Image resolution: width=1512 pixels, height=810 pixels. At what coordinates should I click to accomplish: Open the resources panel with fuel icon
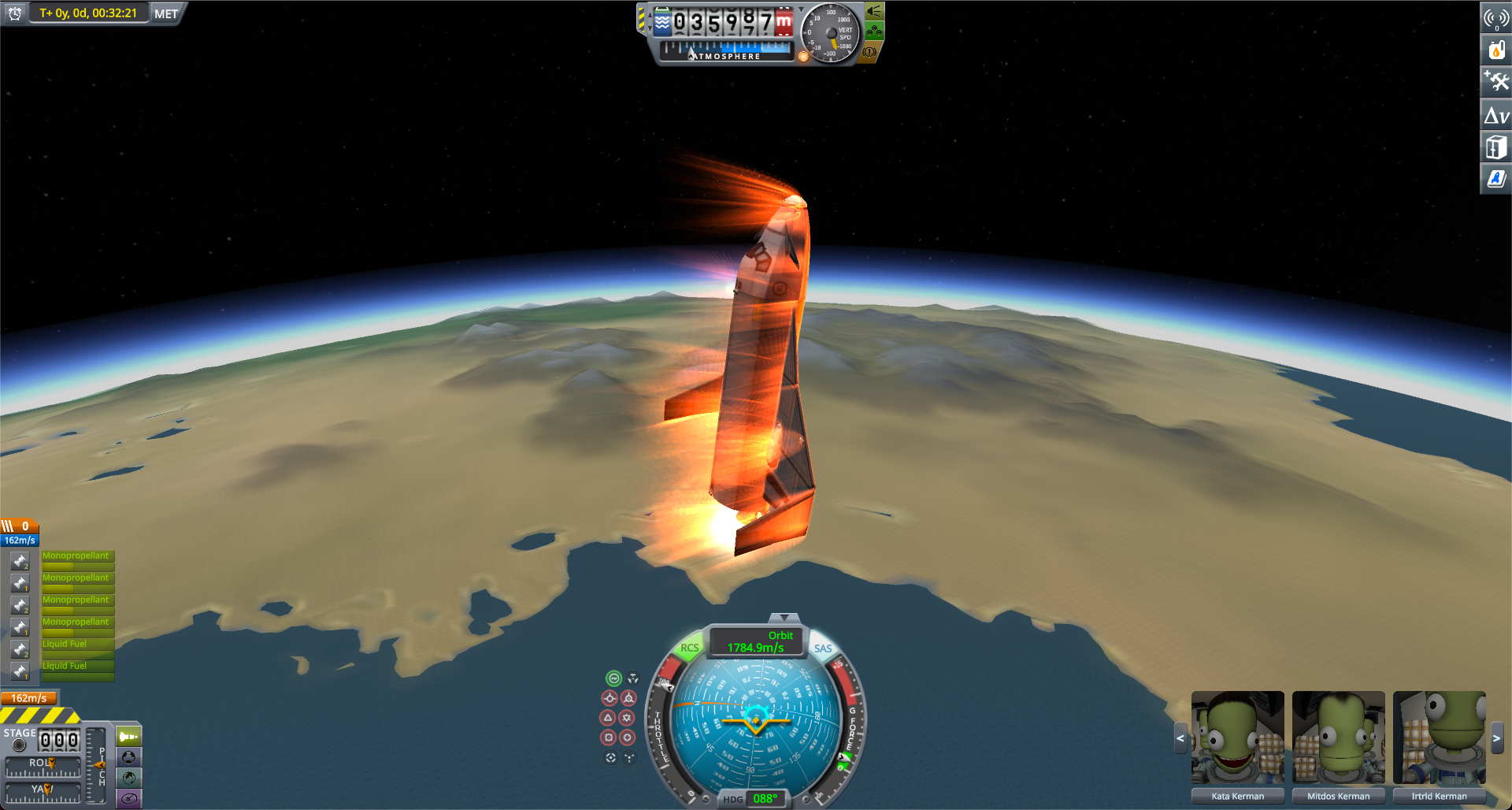tap(1495, 50)
